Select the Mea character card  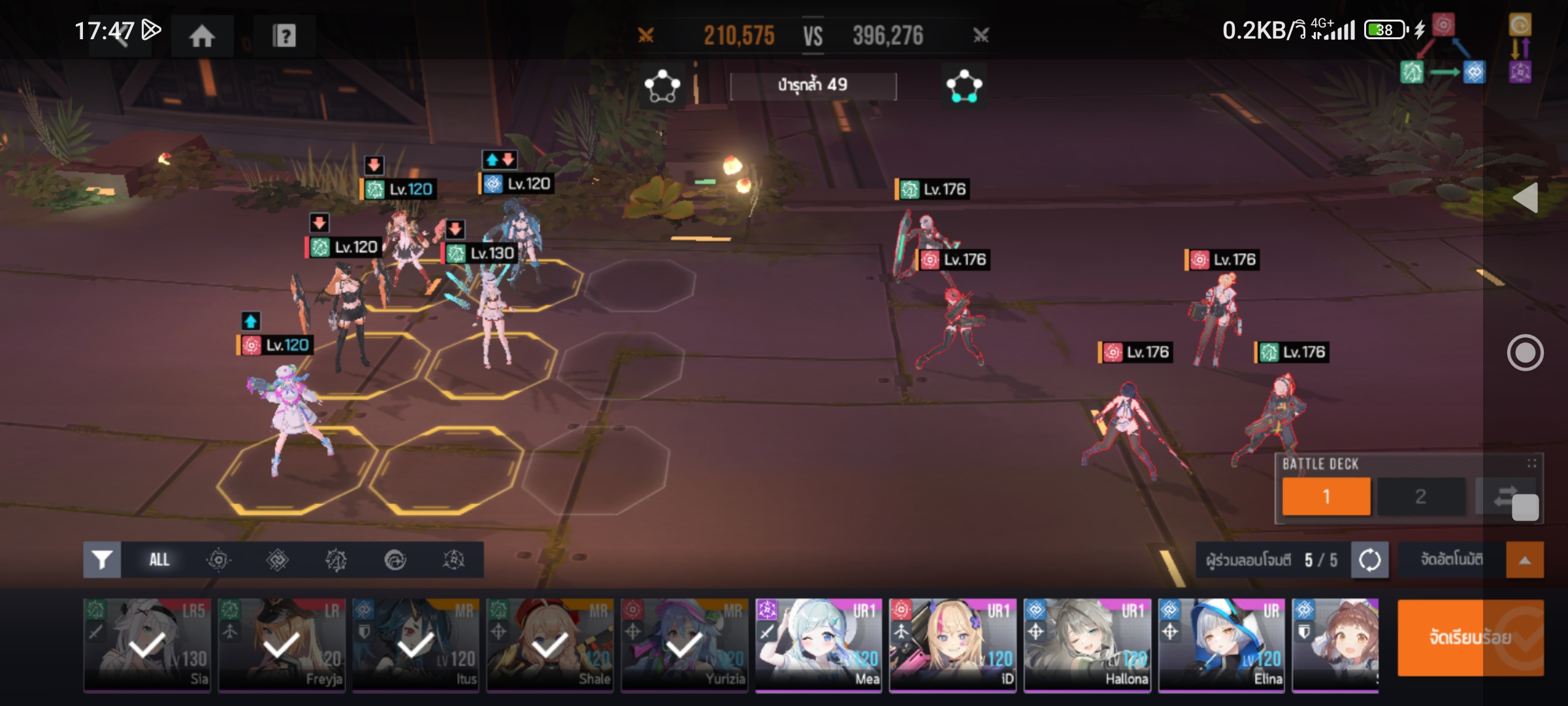(x=819, y=645)
